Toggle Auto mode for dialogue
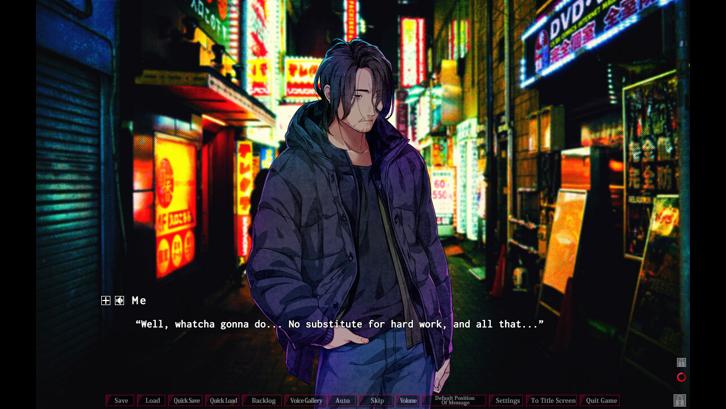The width and height of the screenshot is (726, 409). click(x=342, y=401)
